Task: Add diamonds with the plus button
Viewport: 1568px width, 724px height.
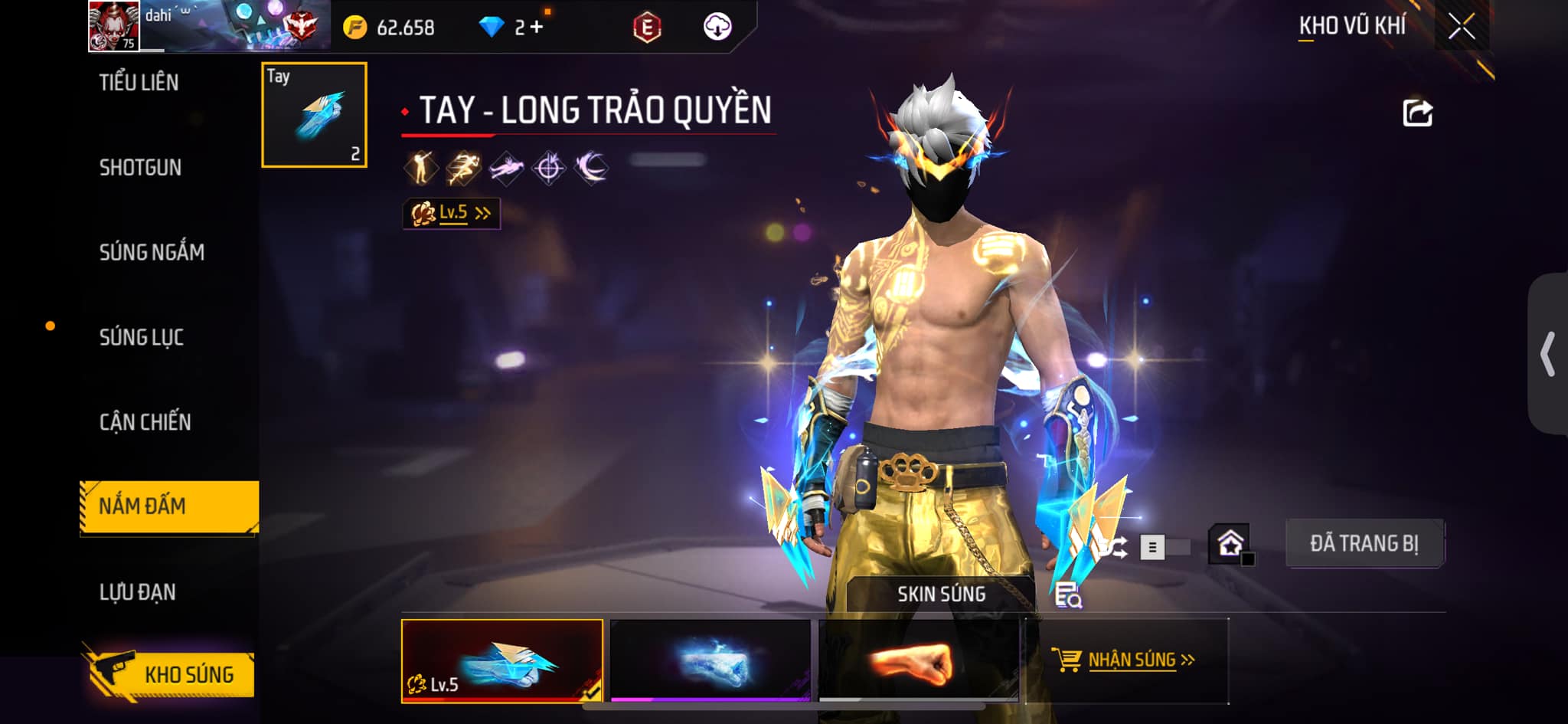Action: (x=537, y=28)
